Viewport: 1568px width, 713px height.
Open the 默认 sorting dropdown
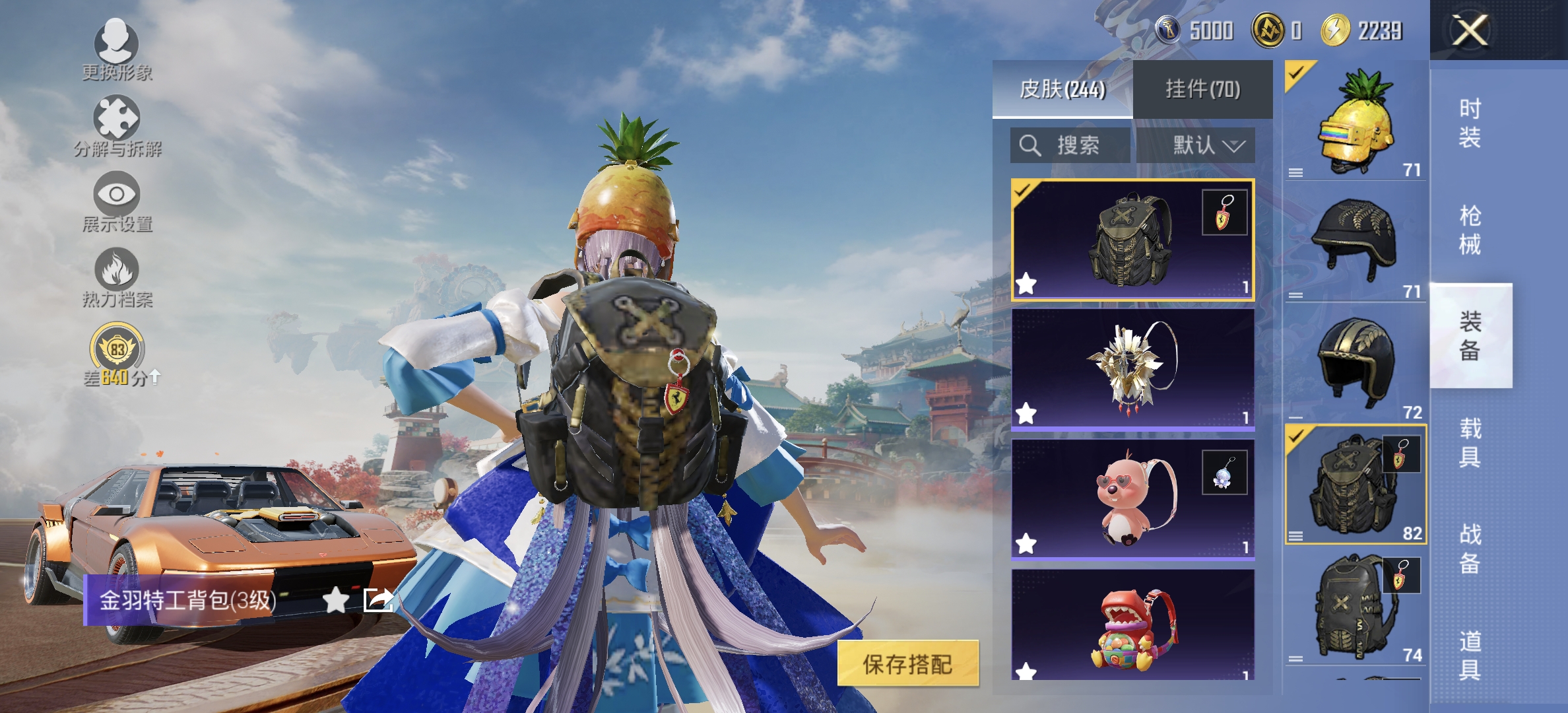1208,147
